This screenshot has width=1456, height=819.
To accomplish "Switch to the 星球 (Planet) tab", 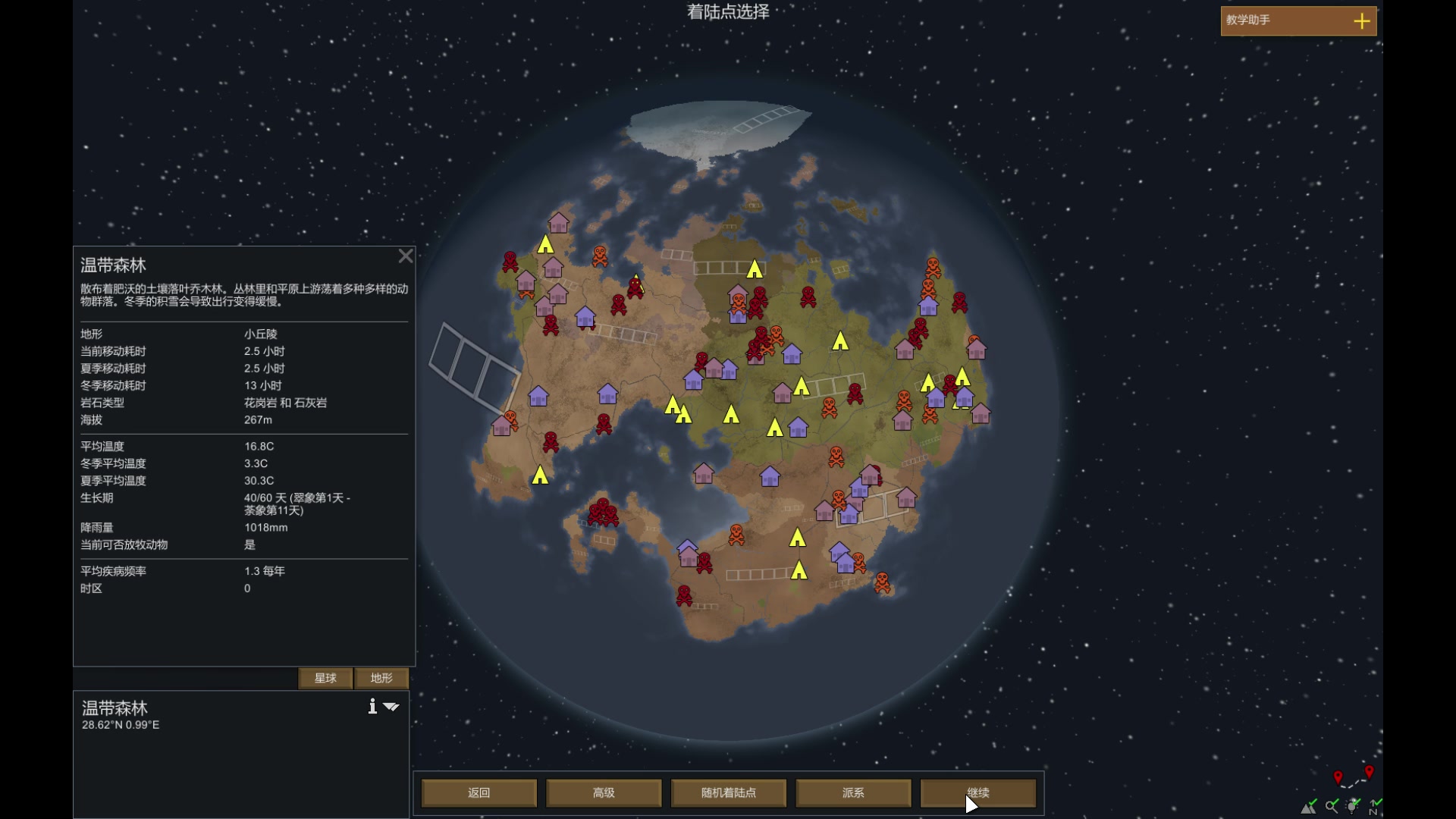I will [325, 678].
